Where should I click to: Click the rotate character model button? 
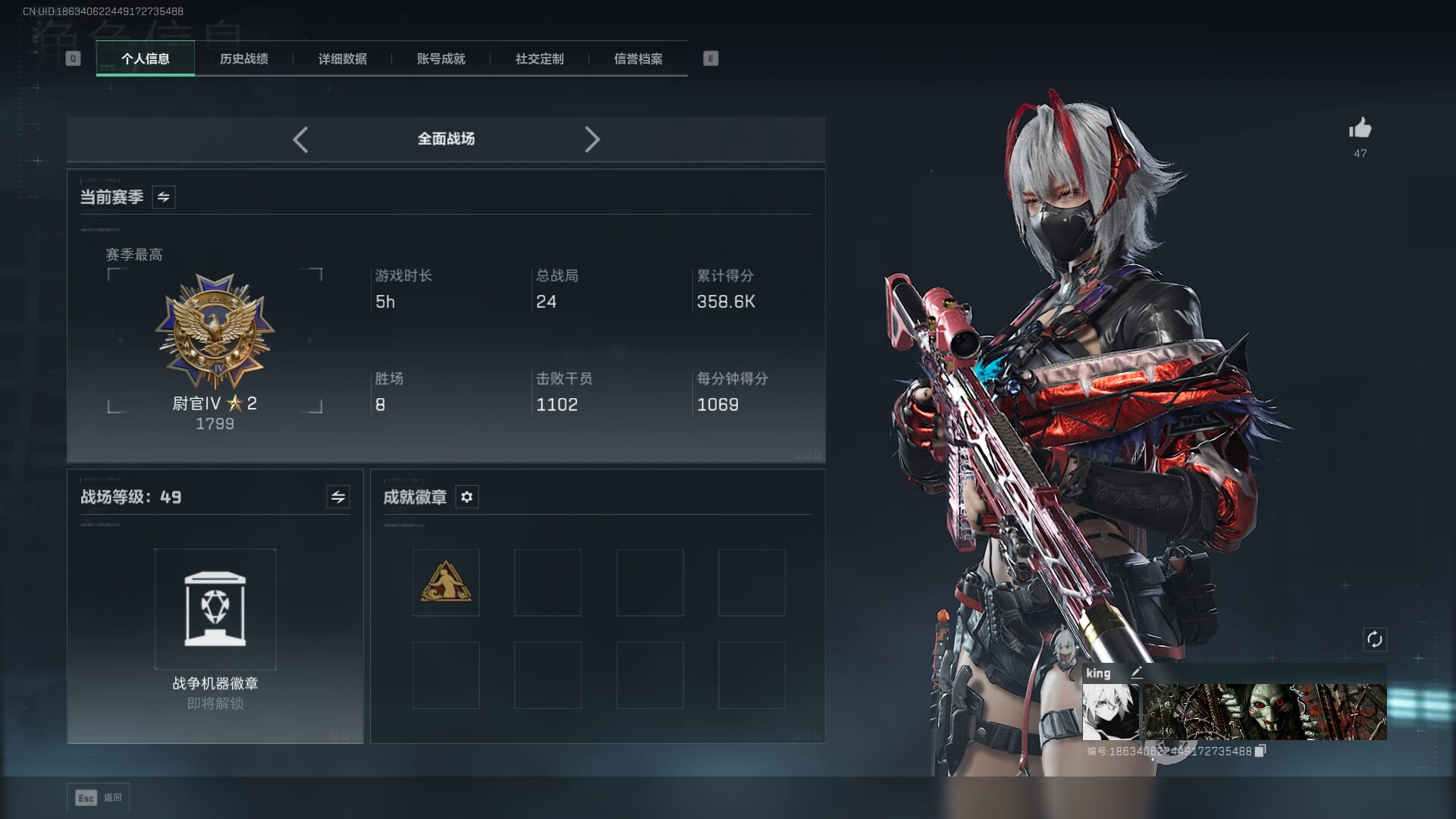pyautogui.click(x=1375, y=639)
